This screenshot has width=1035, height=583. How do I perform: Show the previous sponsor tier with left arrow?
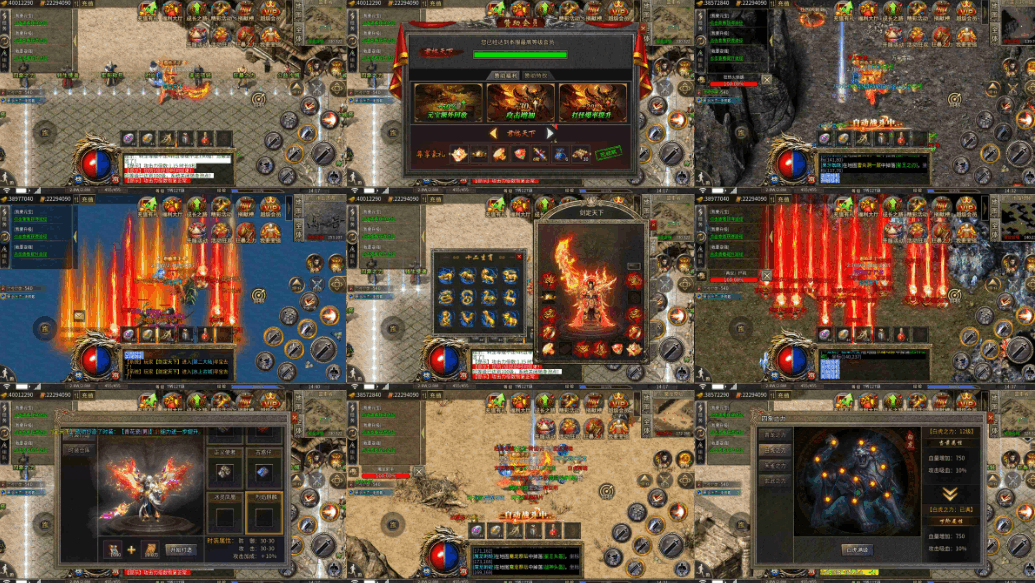pyautogui.click(x=493, y=133)
